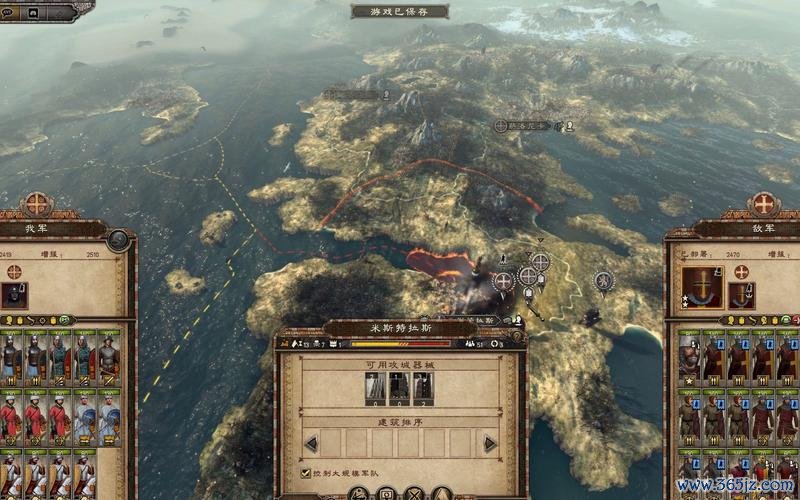Screen dimensions: 800x500
Task: Select the enemy general's large portrait
Action: [x=702, y=287]
